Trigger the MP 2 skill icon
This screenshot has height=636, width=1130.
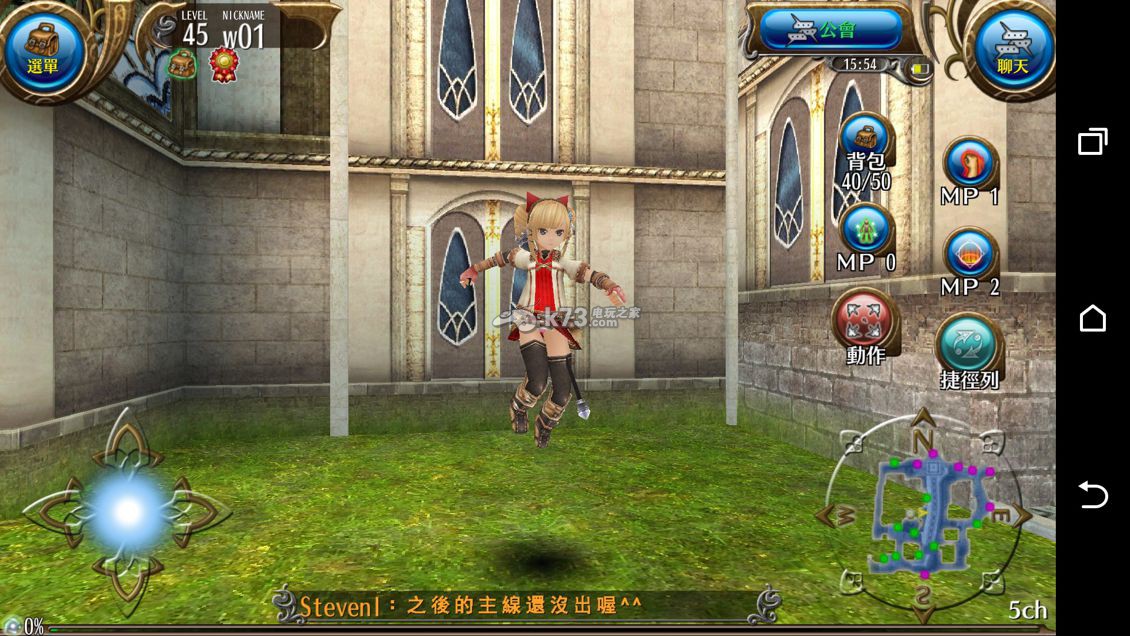pos(969,255)
